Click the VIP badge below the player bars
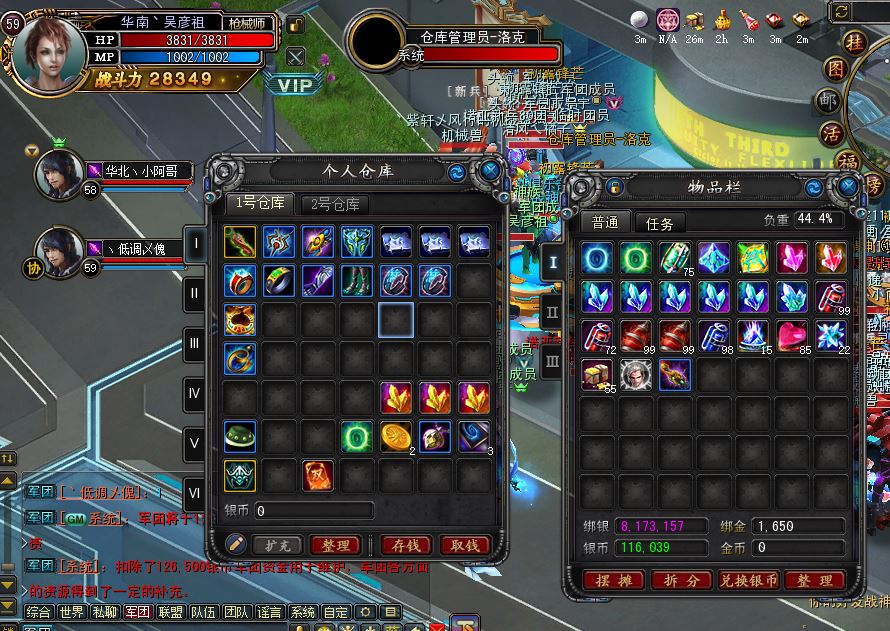890x631 pixels. click(295, 85)
